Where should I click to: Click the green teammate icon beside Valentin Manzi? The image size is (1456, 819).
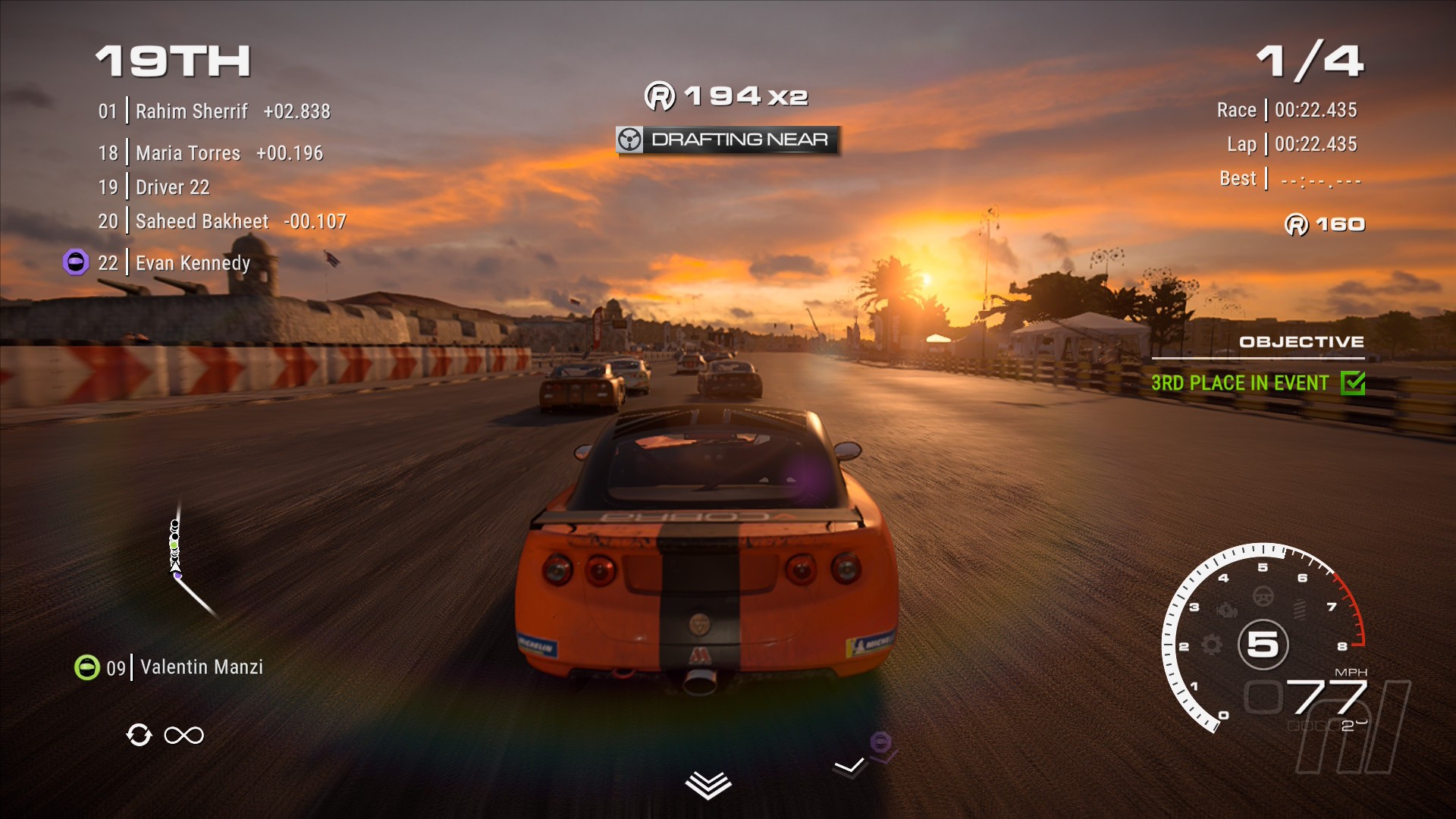(87, 667)
